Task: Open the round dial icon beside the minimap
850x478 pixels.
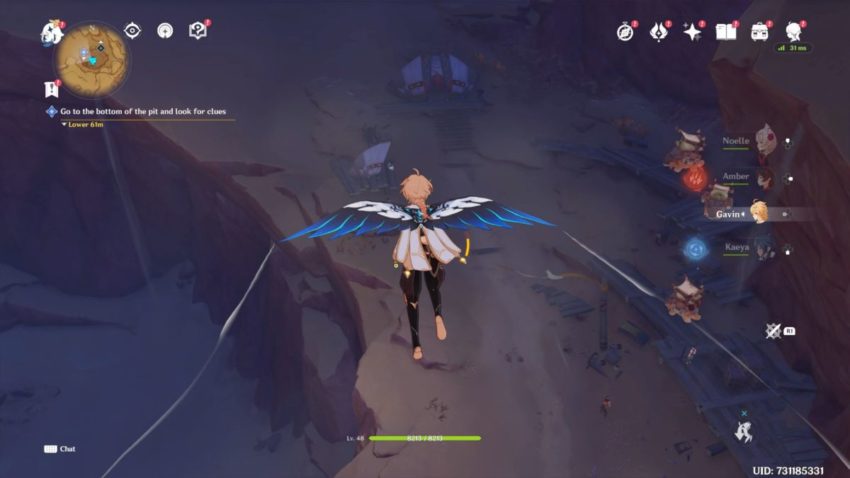Action: coord(165,30)
